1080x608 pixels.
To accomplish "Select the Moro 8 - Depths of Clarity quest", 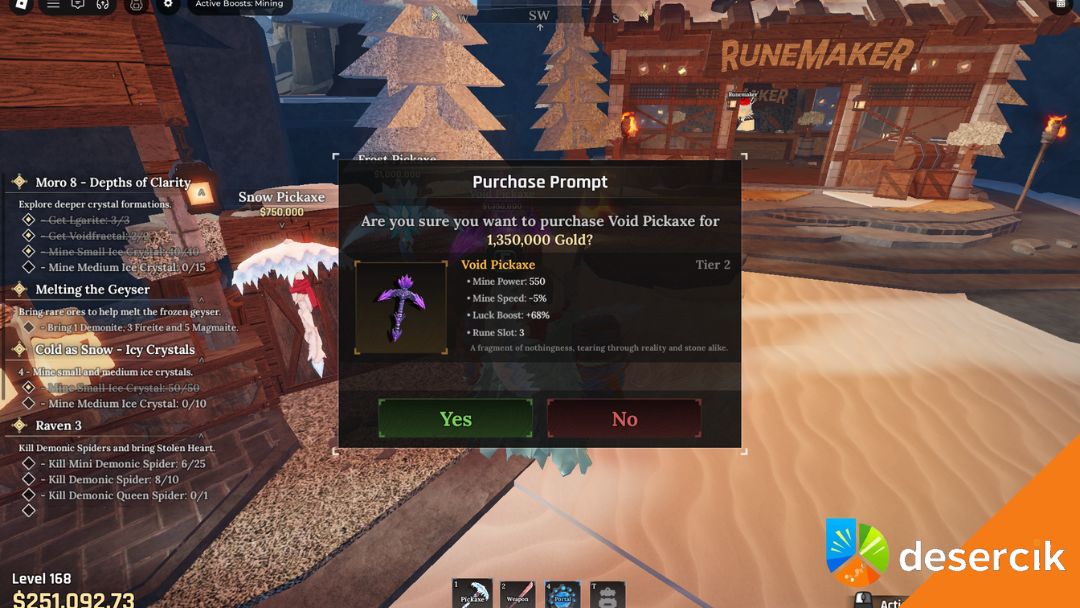I will (112, 182).
